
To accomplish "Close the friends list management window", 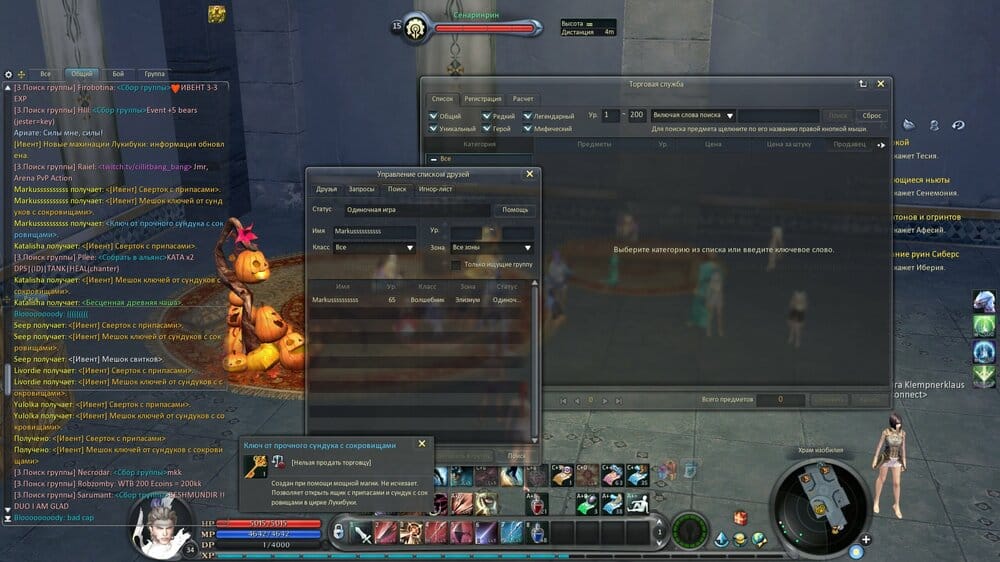I will (530, 174).
